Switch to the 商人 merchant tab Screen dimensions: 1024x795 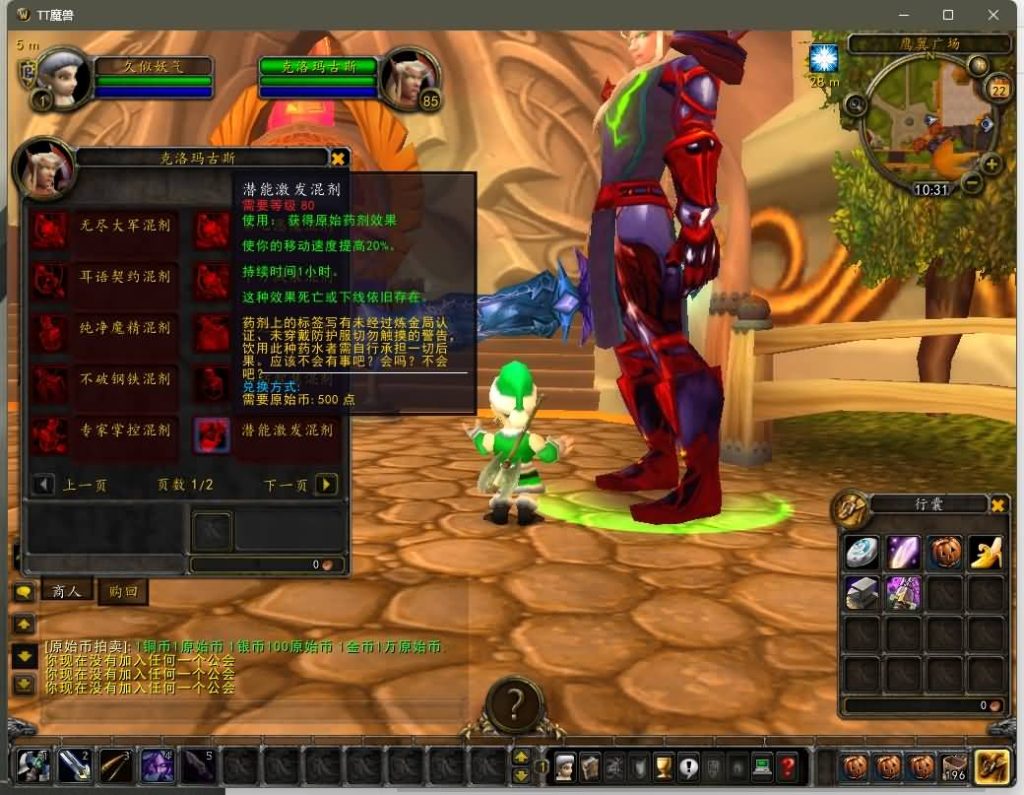click(x=66, y=591)
